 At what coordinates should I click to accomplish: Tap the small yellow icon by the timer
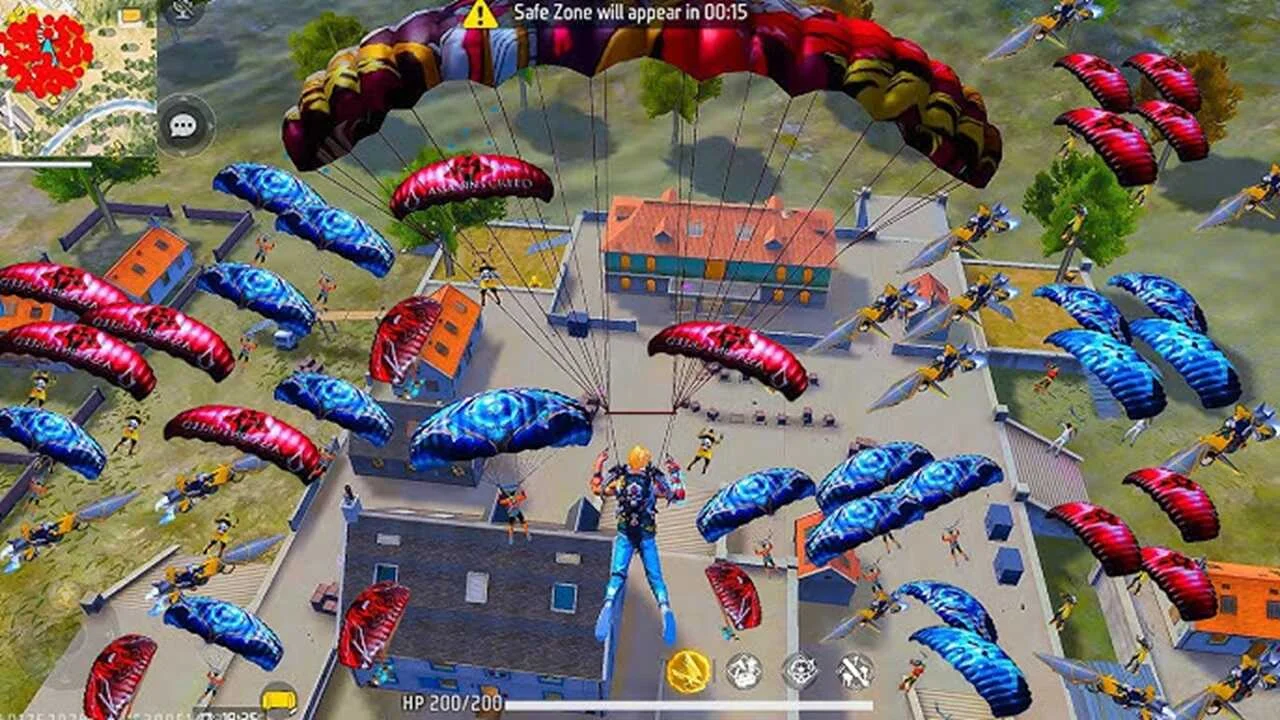pyautogui.click(x=277, y=699)
